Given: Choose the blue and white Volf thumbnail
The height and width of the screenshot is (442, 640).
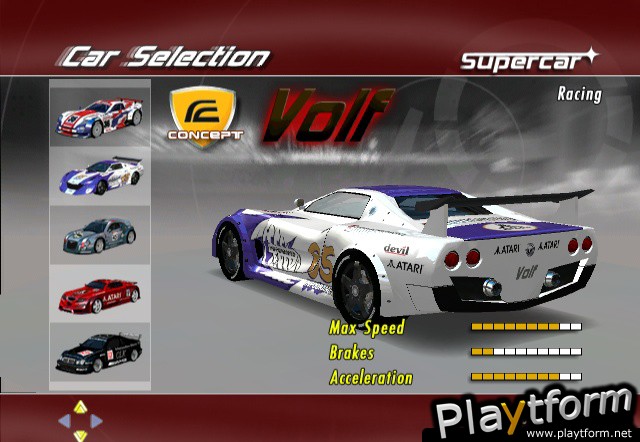Looking at the screenshot, I should pos(100,176).
